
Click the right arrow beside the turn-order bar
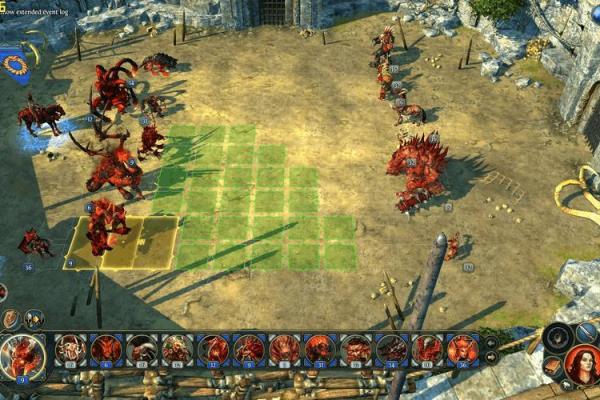(x=491, y=357)
